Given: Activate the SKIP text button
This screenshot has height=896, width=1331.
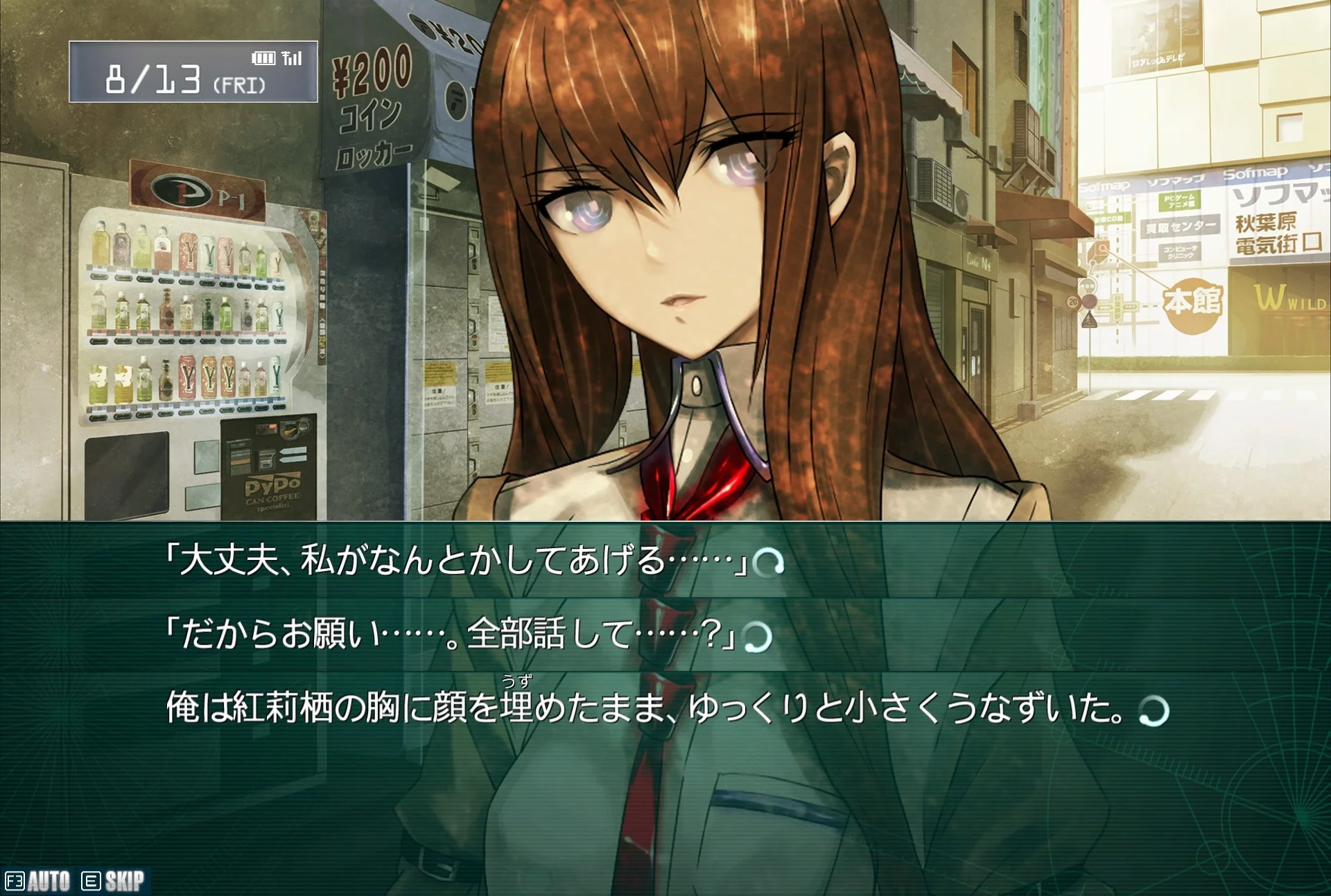Looking at the screenshot, I should [114, 881].
